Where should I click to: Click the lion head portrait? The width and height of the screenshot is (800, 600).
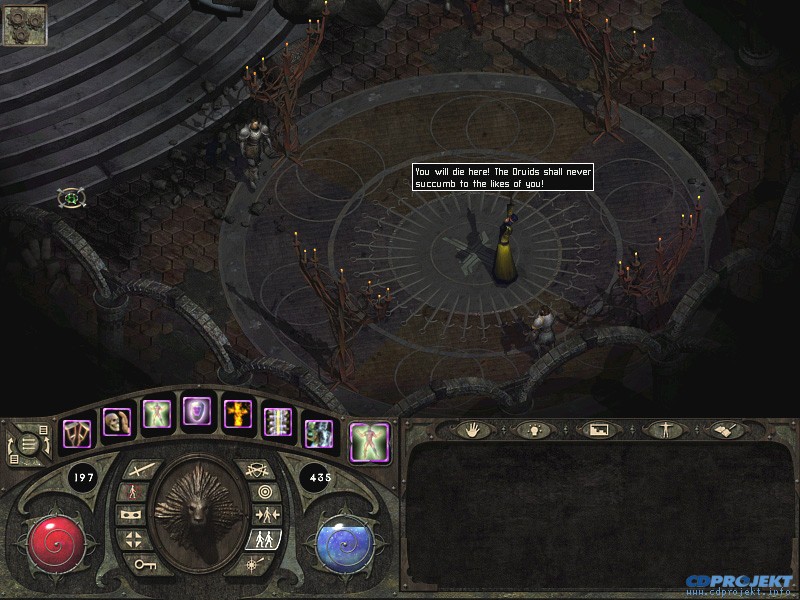199,513
